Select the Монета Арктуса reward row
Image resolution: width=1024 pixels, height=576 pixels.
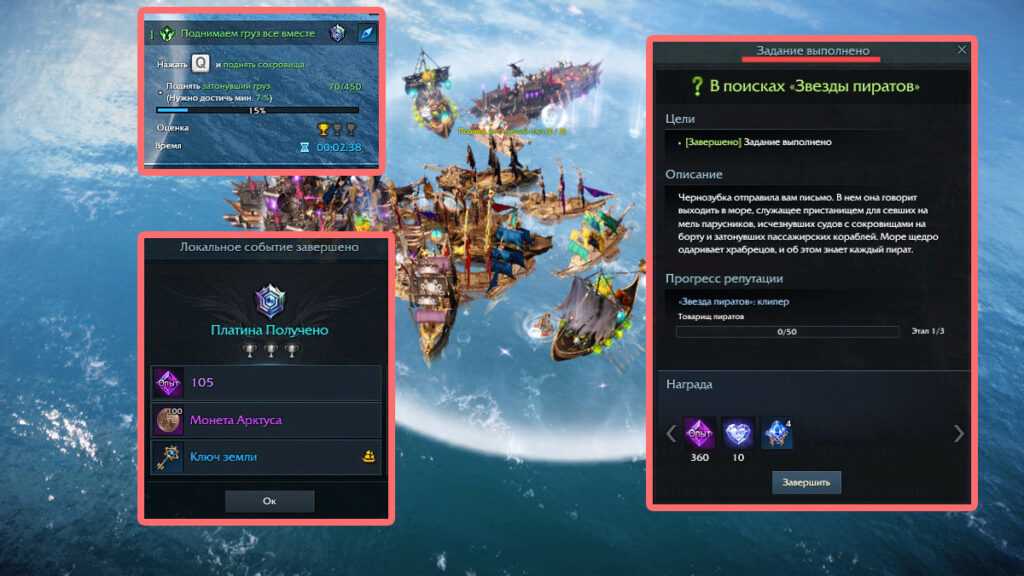coord(267,420)
